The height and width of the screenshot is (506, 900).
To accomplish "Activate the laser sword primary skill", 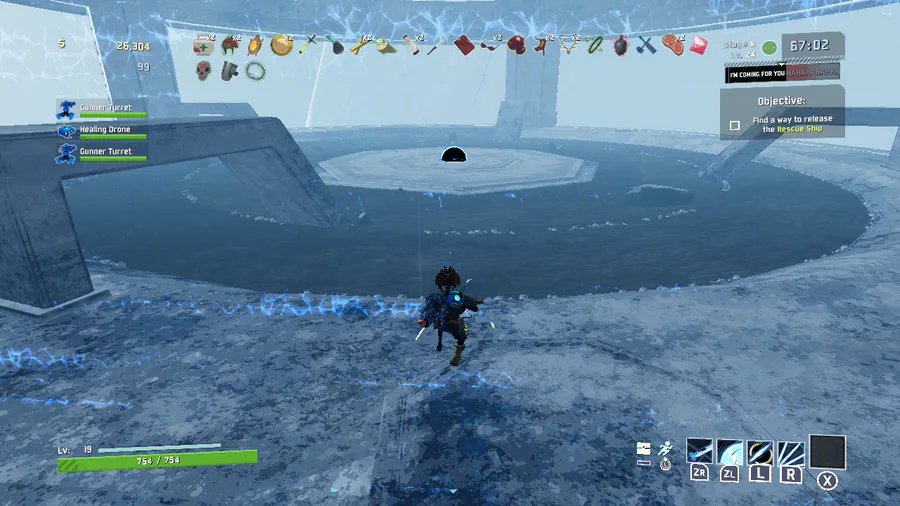I will (x=700, y=452).
